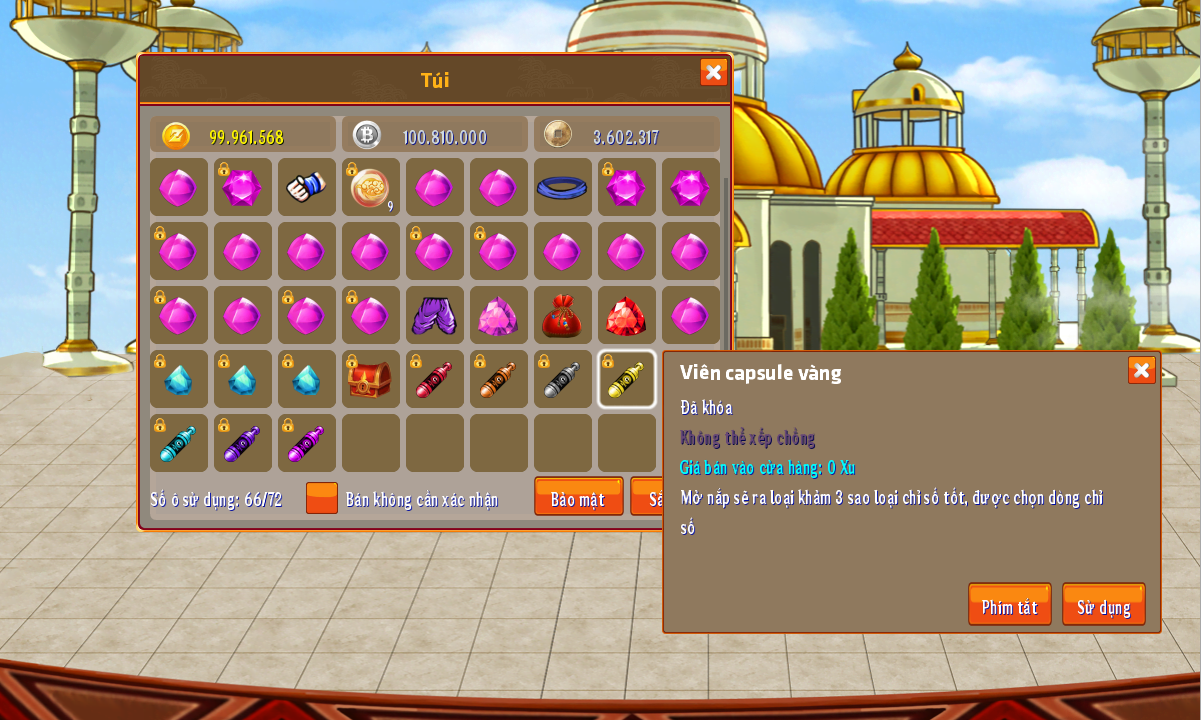This screenshot has width=1201, height=720.
Task: Toggle the sell without confirmation checkbox
Action: pos(322,498)
